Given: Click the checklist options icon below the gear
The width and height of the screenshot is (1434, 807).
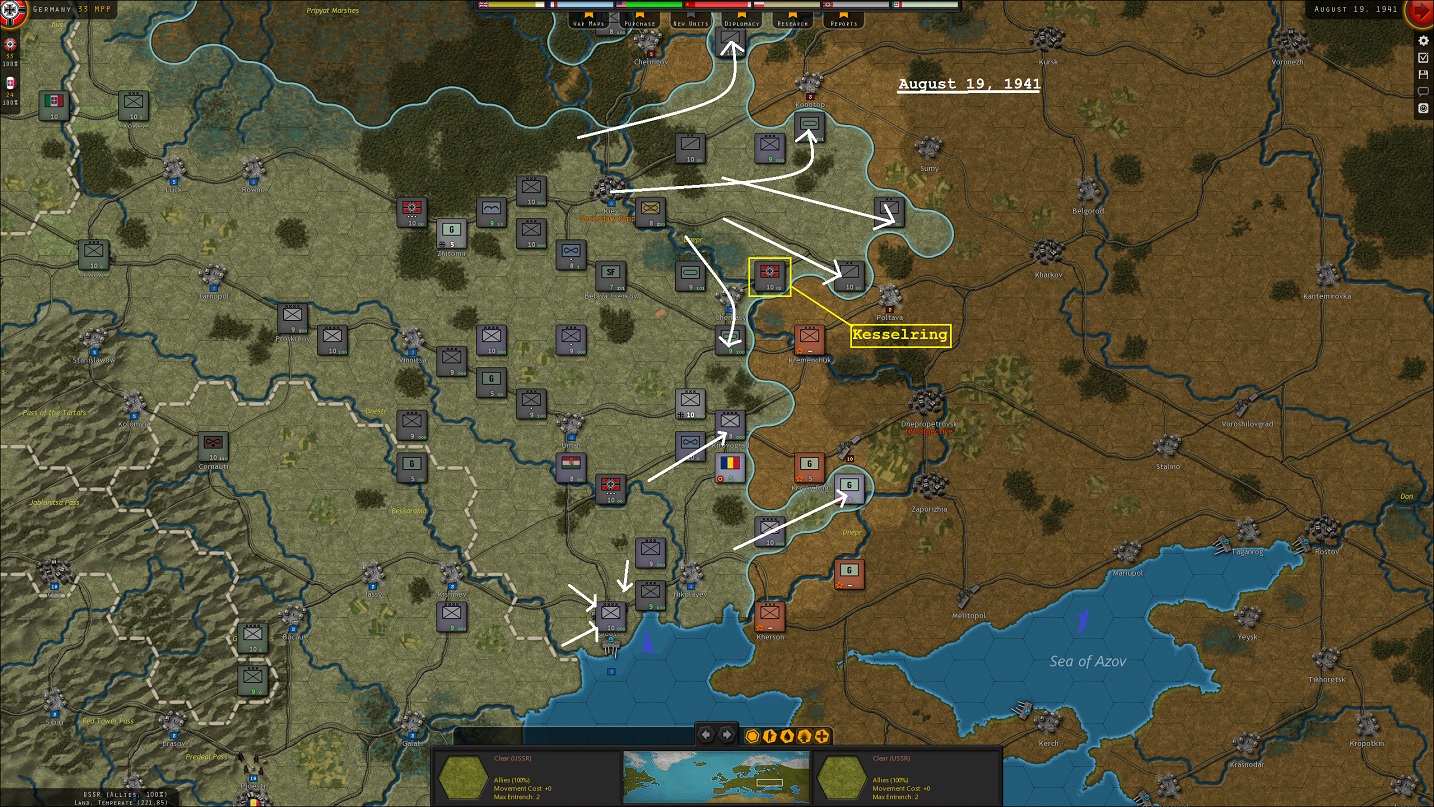Looking at the screenshot, I should click(1423, 58).
